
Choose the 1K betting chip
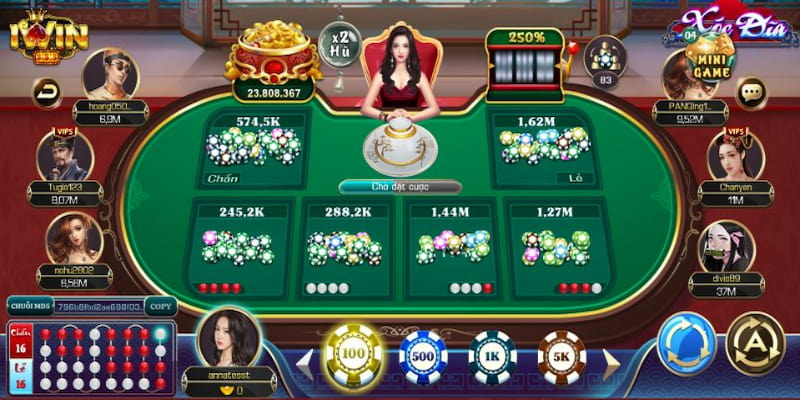point(492,357)
